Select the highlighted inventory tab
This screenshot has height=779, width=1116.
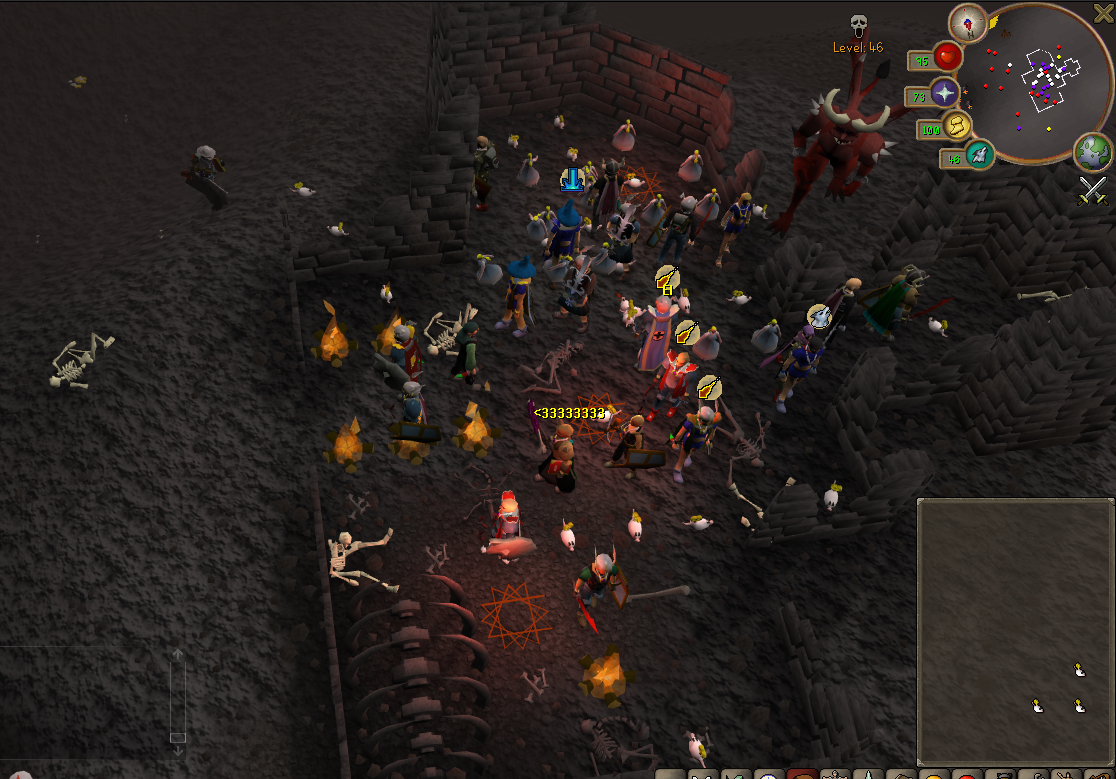(801, 775)
